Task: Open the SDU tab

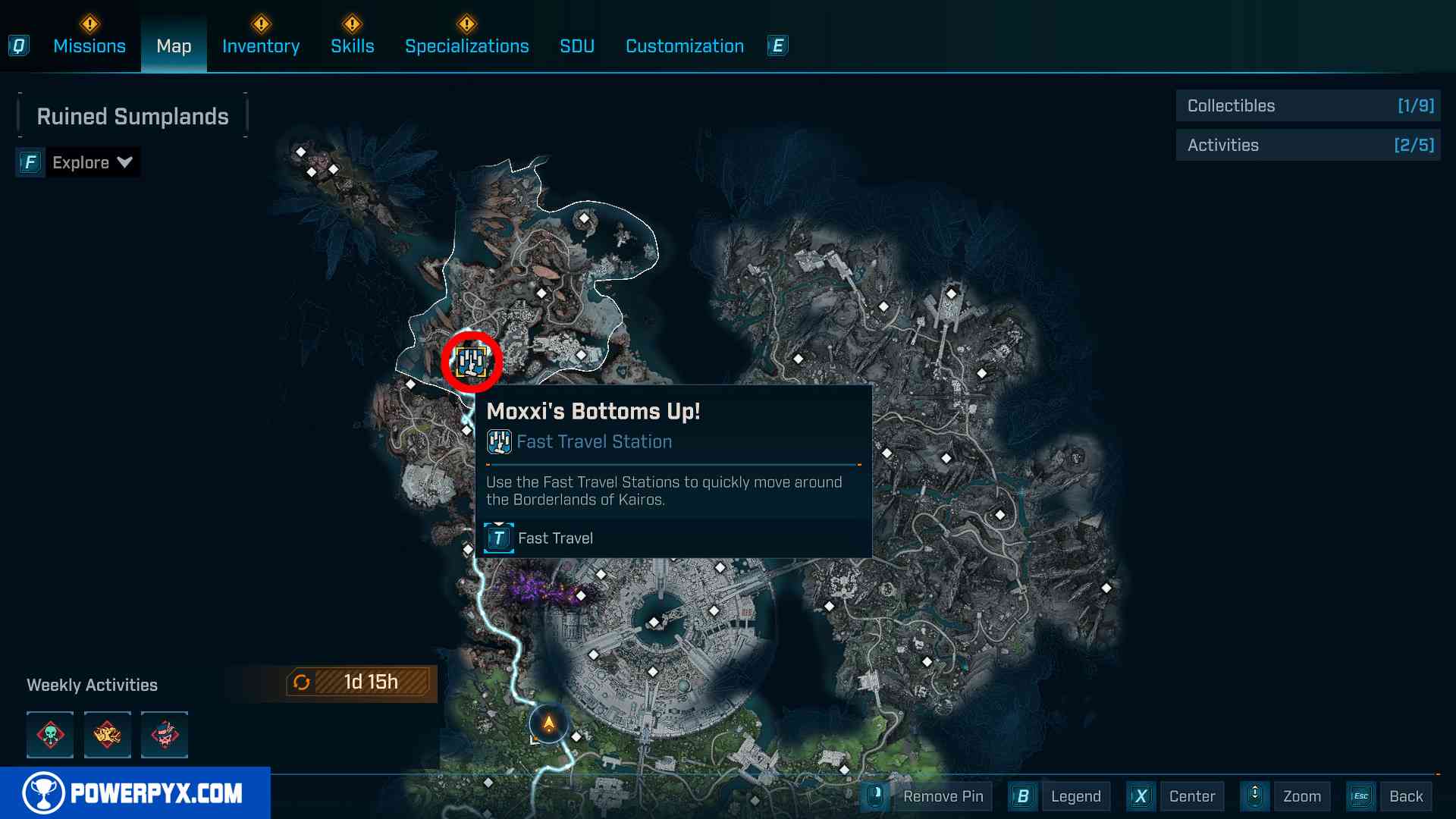Action: (x=577, y=46)
